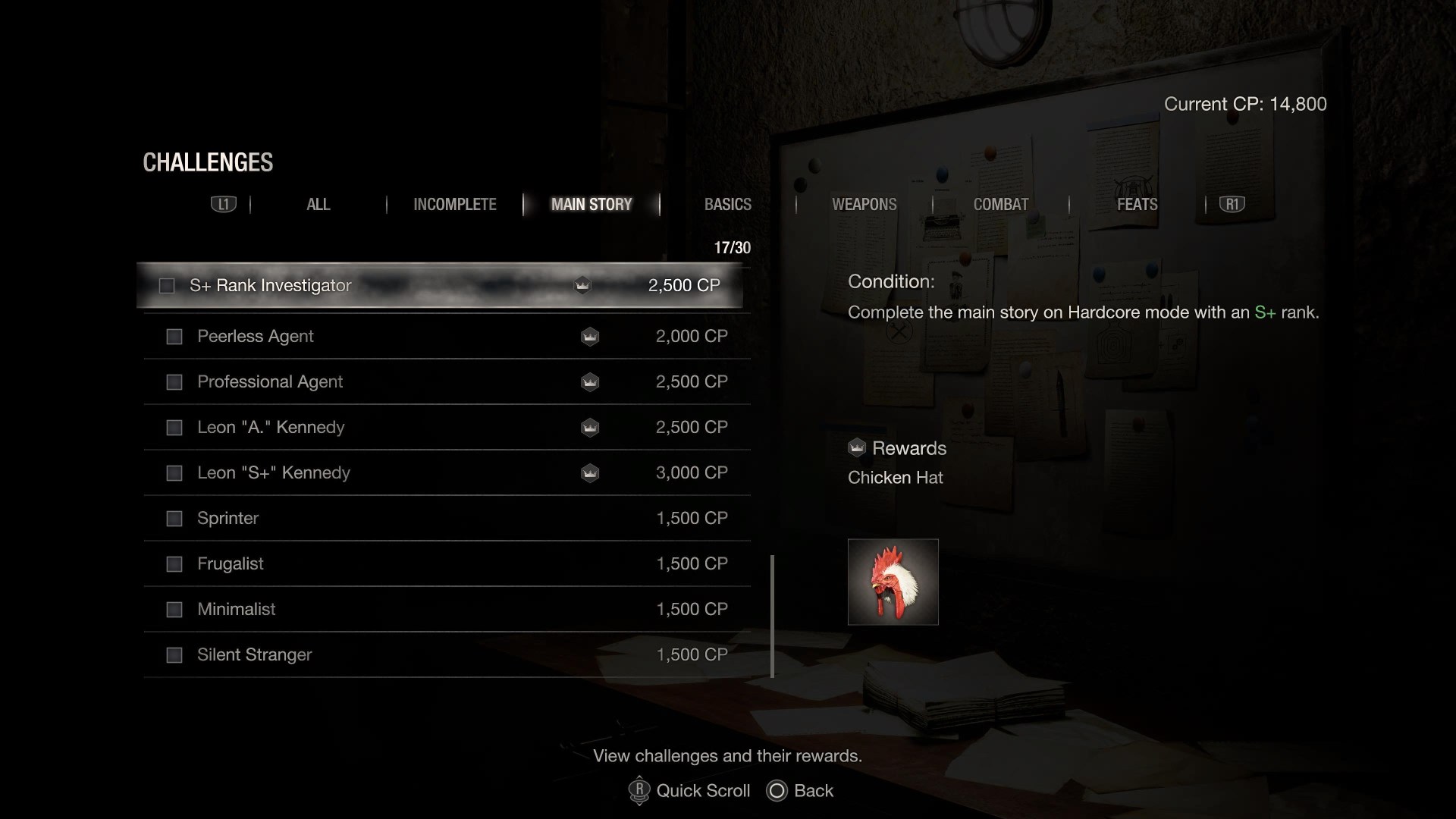Click the L1 shoulder button icon

pyautogui.click(x=223, y=204)
